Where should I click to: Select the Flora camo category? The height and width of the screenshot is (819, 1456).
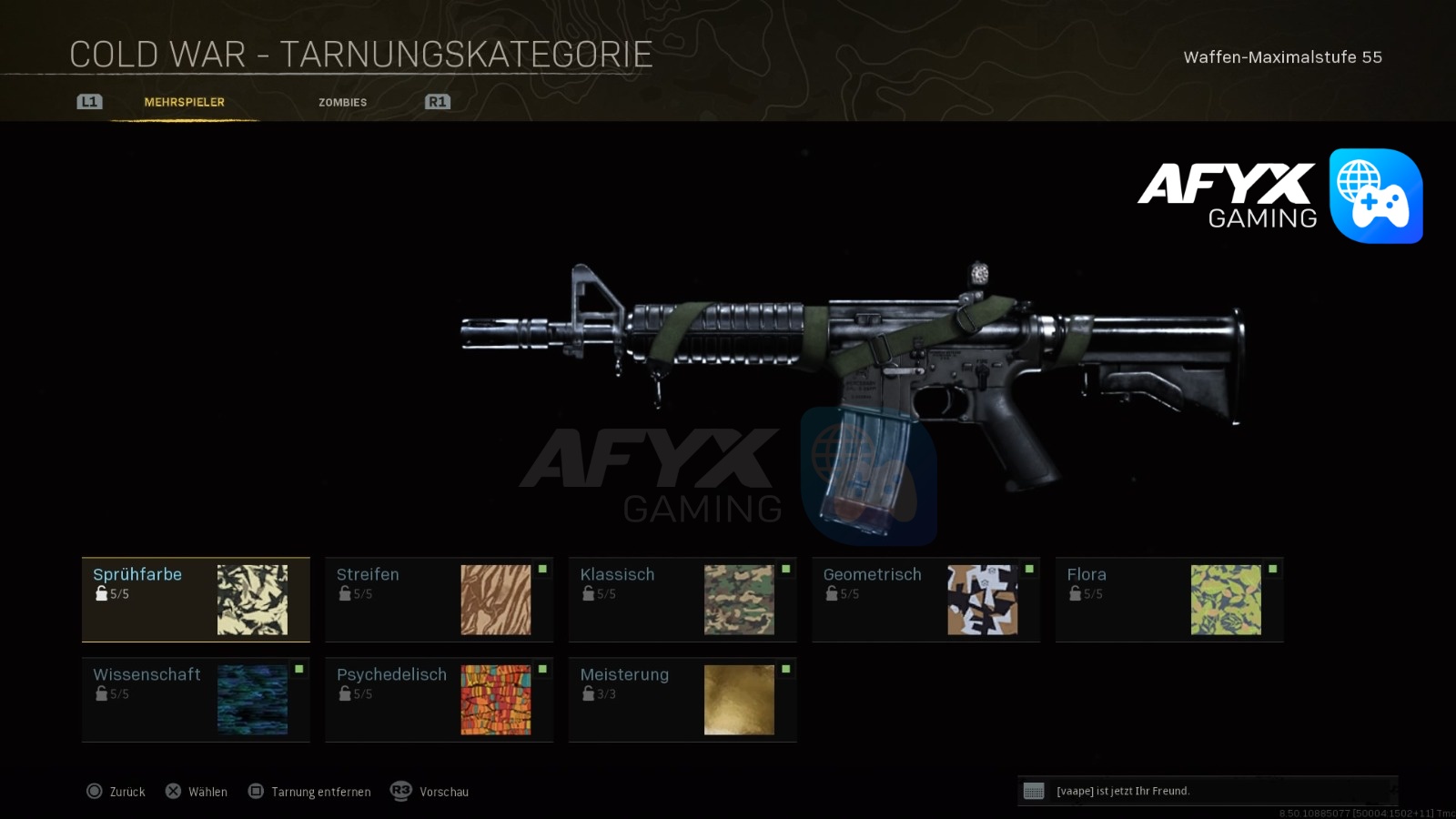(x=1169, y=600)
